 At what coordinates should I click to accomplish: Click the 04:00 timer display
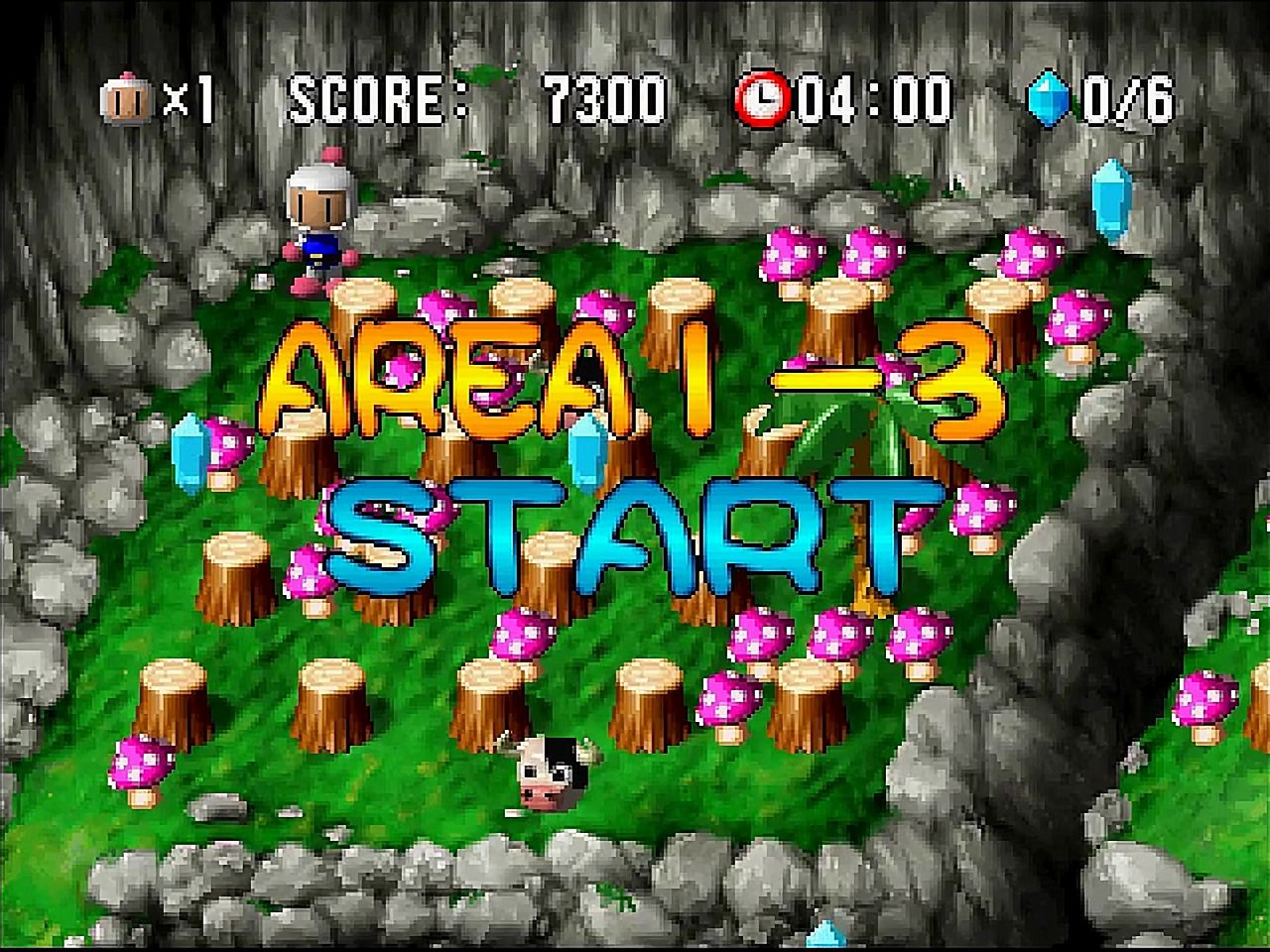pyautogui.click(x=873, y=97)
